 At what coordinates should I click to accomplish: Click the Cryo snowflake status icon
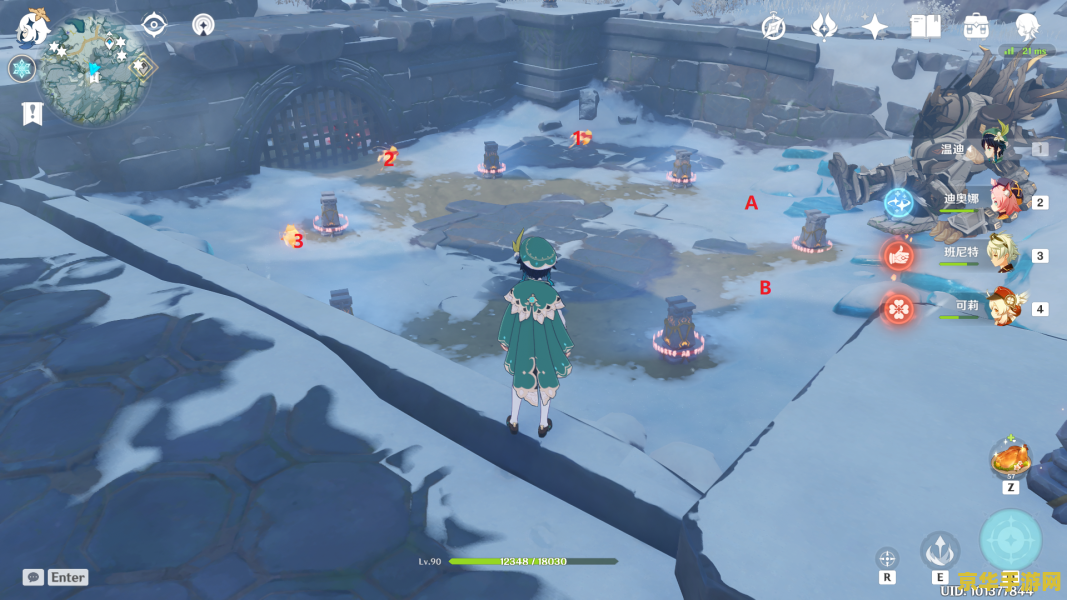(21, 69)
